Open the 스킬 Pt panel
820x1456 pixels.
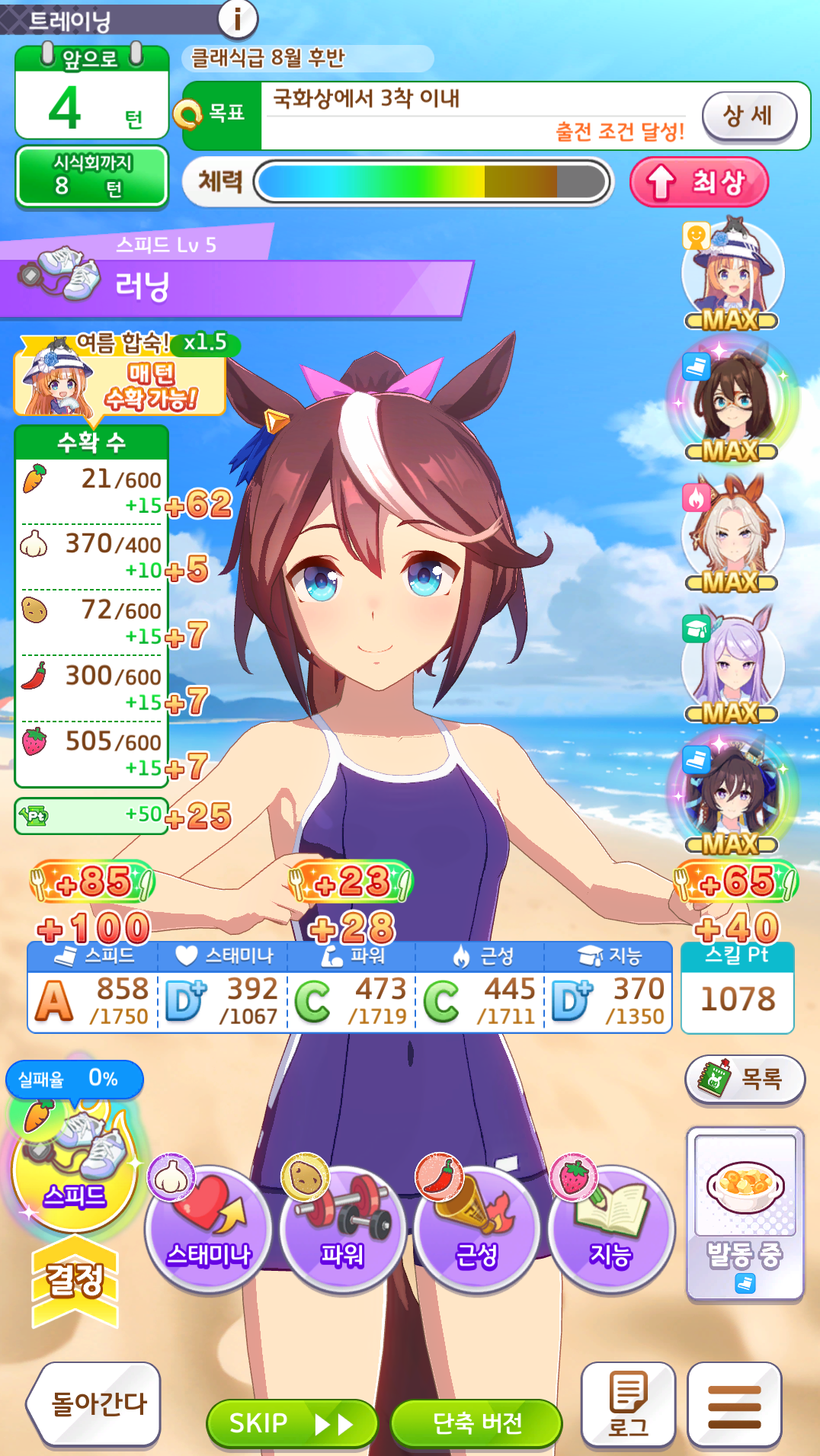(x=737, y=988)
